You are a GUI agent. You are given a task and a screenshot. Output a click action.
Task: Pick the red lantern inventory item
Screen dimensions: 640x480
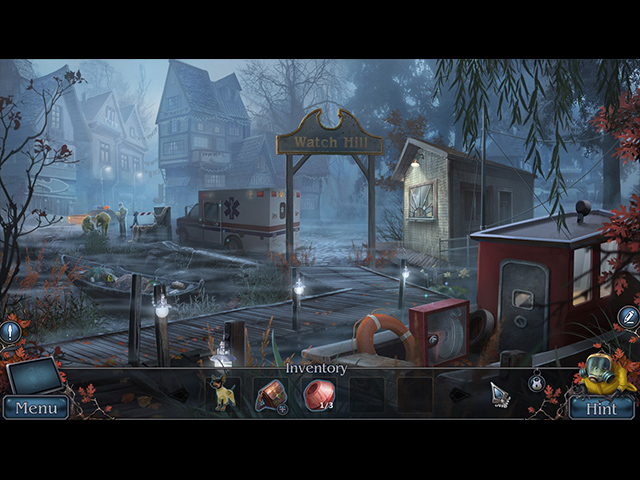270,394
